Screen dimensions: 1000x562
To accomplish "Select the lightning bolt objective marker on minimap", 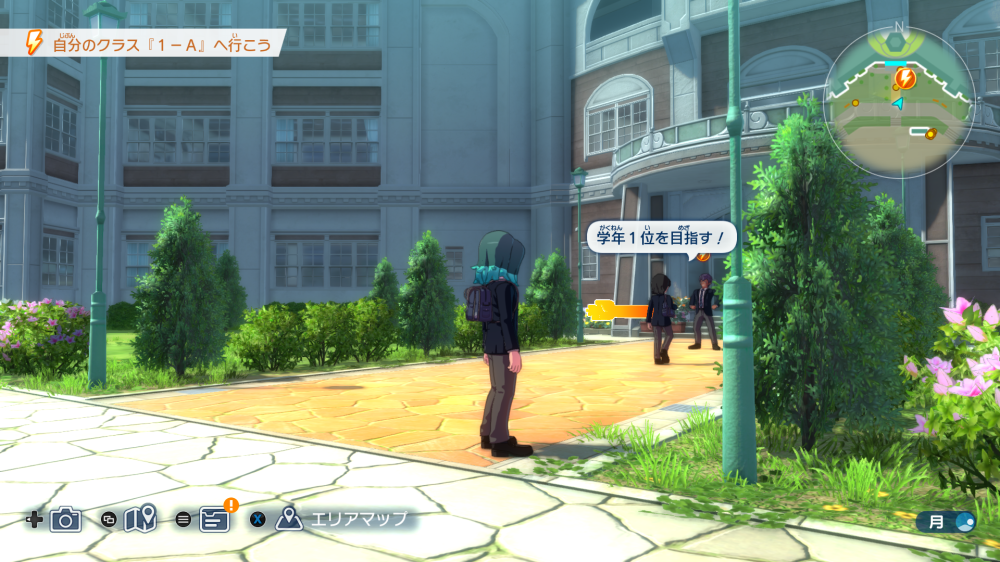I will [905, 78].
